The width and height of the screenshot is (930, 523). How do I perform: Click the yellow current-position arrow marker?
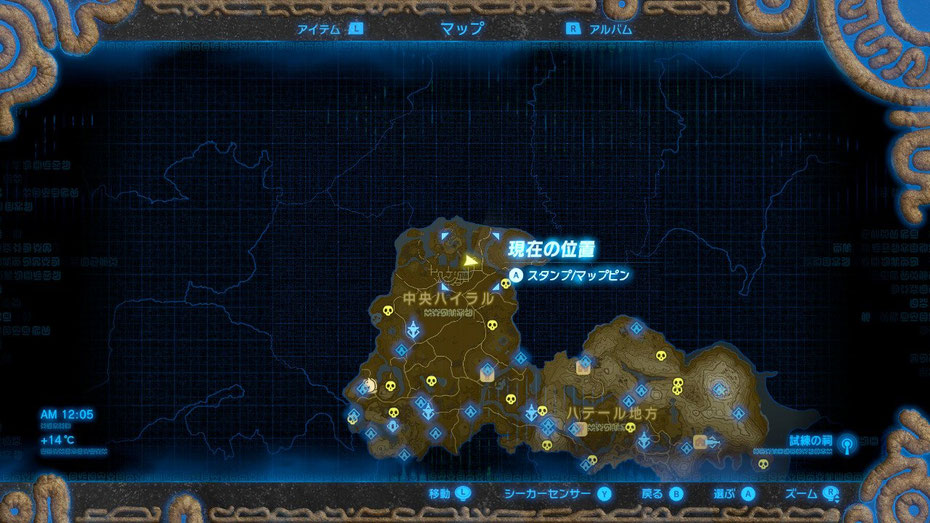click(470, 260)
